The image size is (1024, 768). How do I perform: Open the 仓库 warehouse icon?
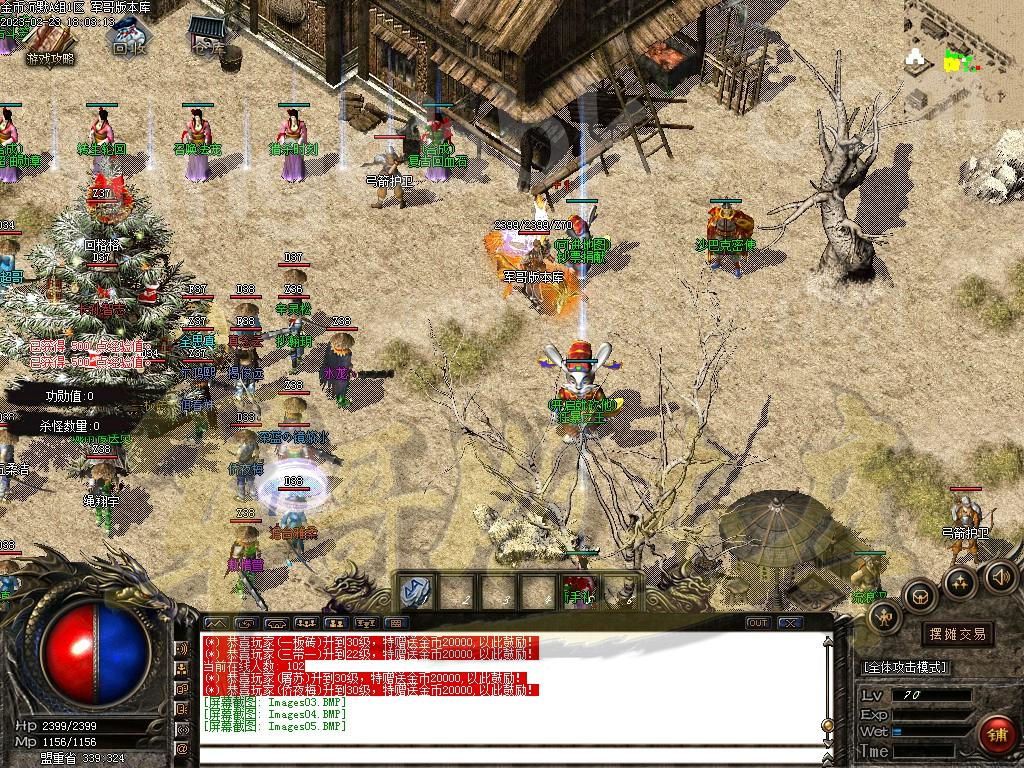[x=208, y=34]
